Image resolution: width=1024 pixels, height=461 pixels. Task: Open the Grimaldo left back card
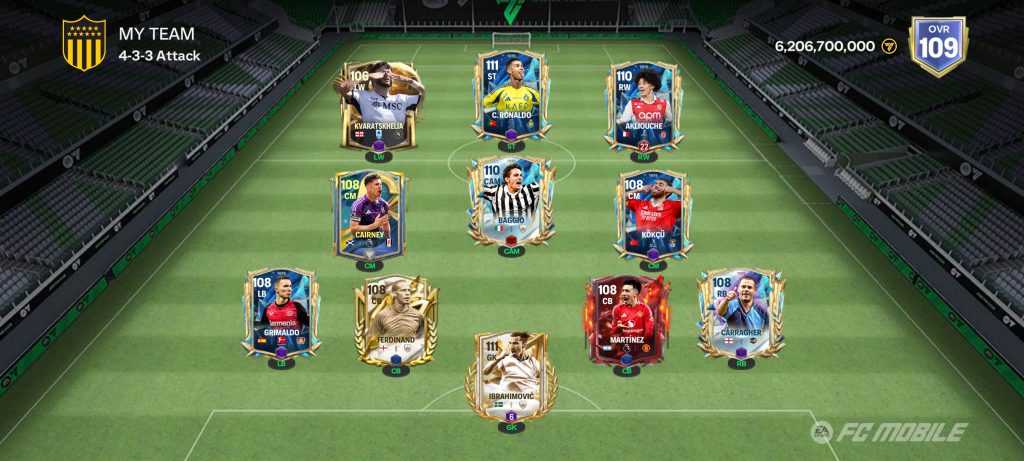pos(279,313)
